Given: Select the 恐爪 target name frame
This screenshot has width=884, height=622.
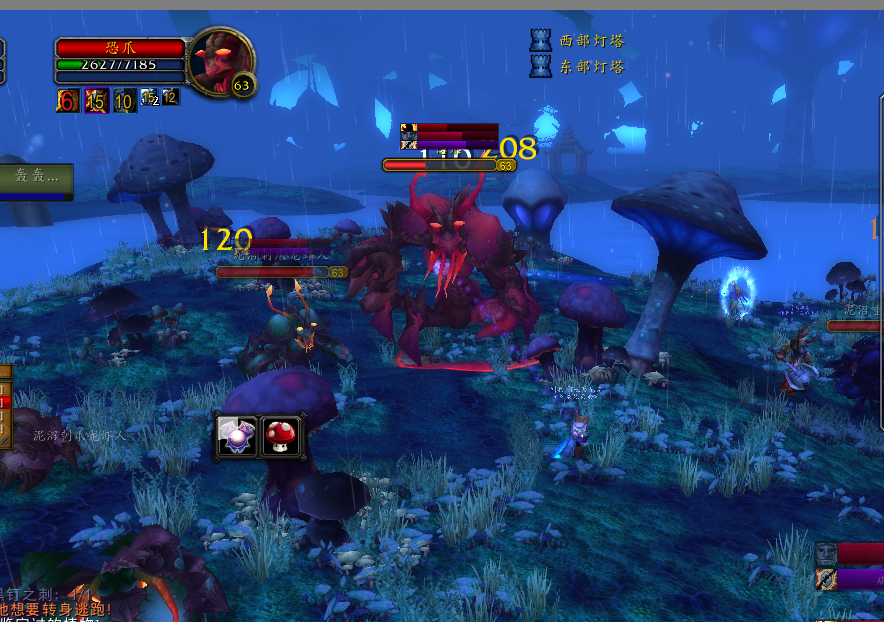Looking at the screenshot, I should click(x=121, y=48).
